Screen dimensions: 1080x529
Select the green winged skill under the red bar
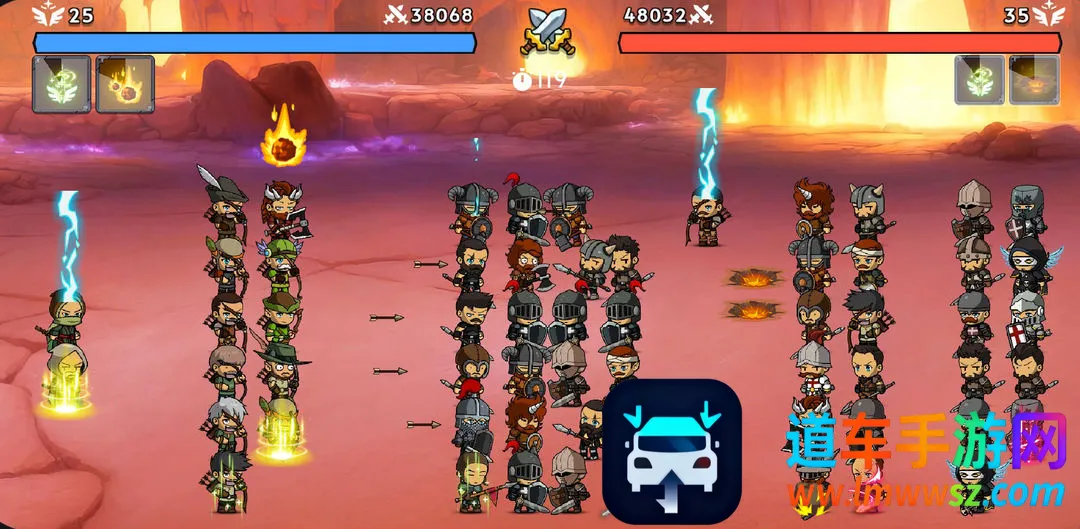click(x=979, y=80)
